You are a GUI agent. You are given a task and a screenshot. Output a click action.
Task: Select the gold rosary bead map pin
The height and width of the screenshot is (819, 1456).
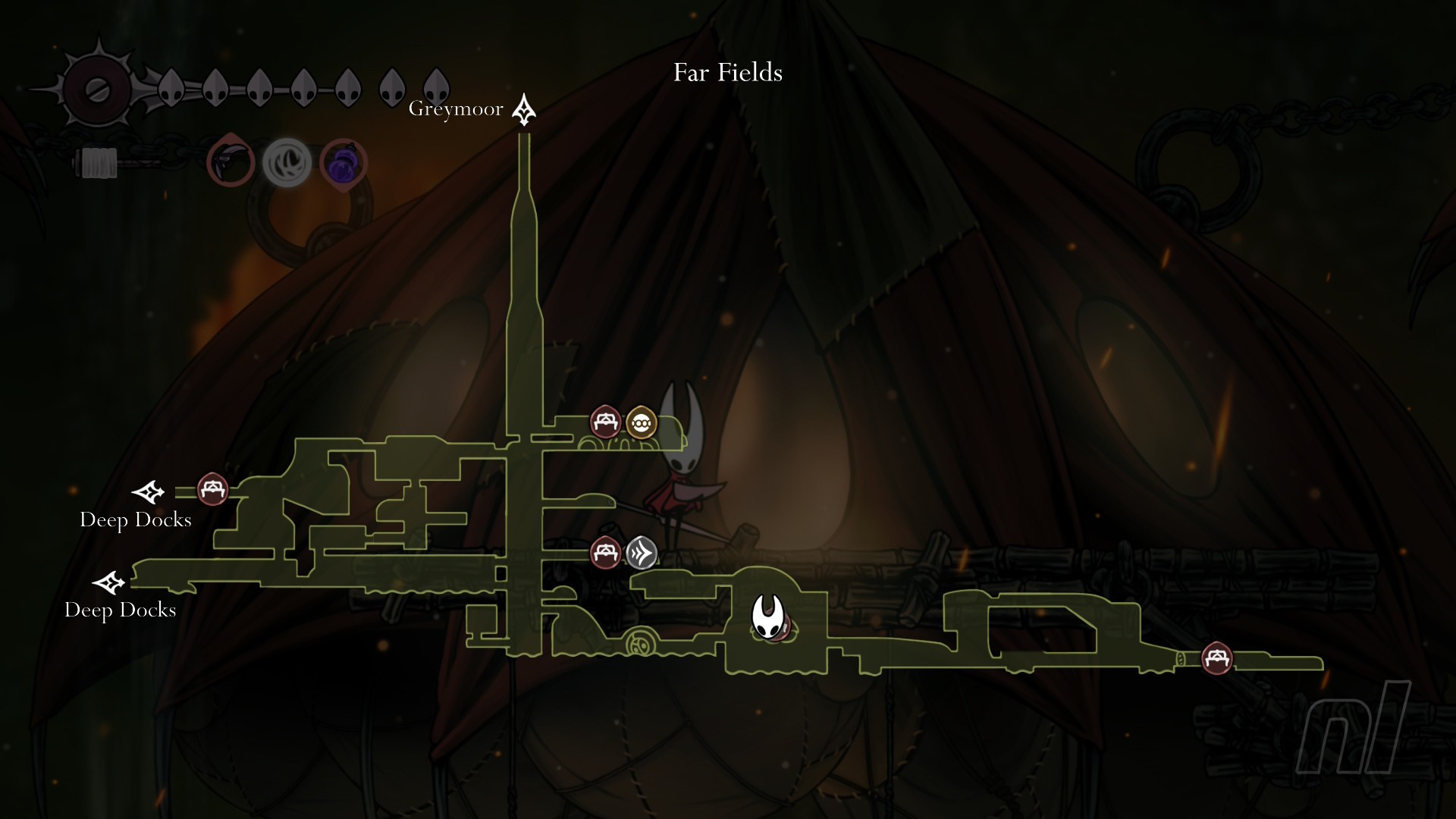[x=642, y=422]
